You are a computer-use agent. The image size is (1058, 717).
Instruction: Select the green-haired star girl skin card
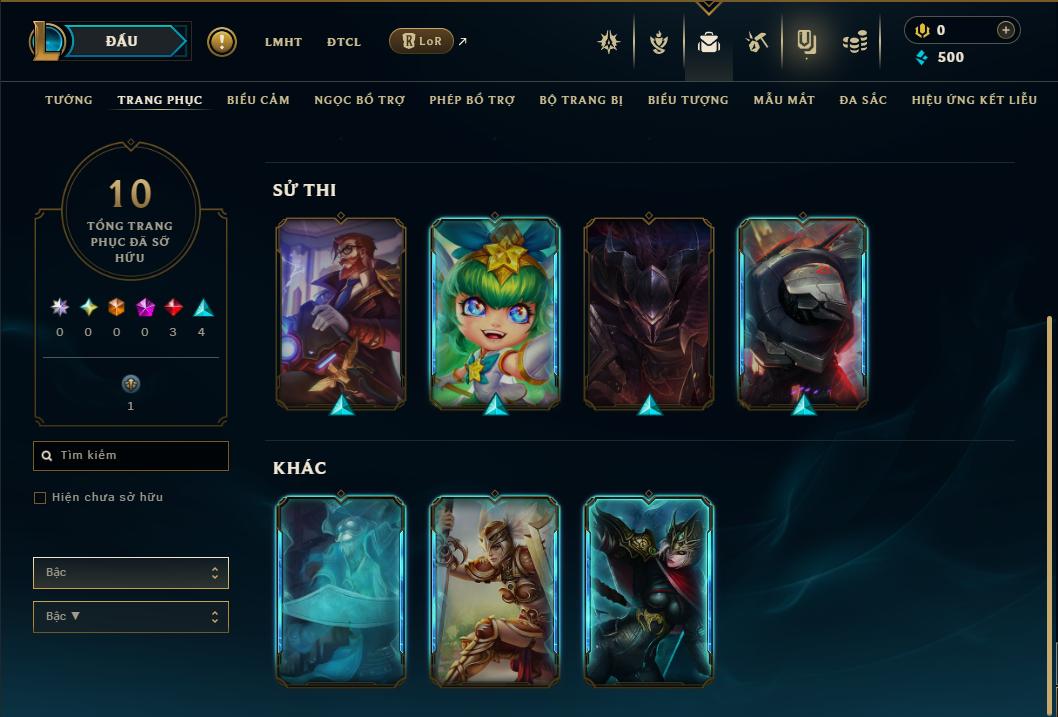(x=495, y=313)
